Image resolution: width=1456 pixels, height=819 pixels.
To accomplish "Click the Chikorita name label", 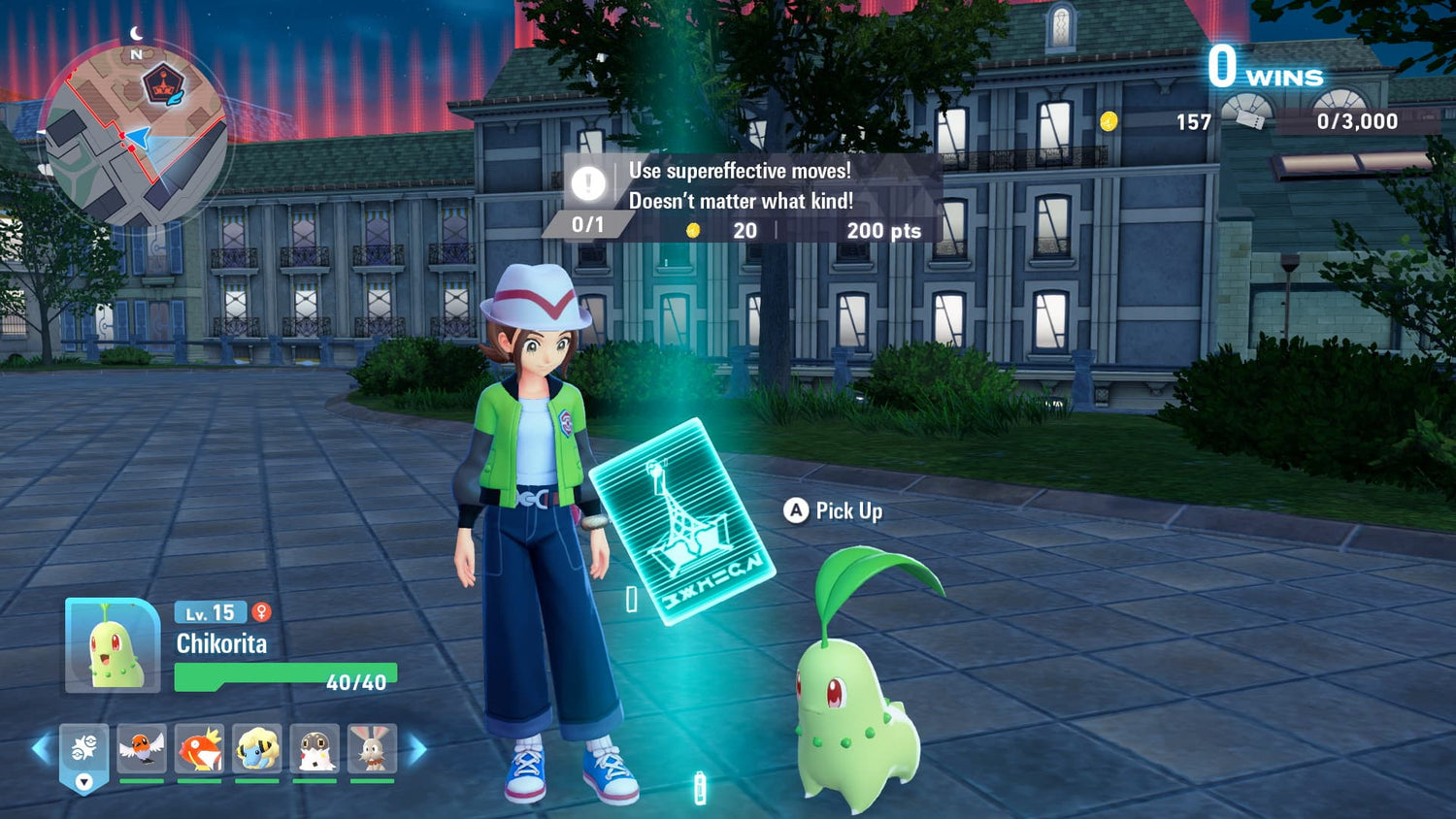I will 221,642.
